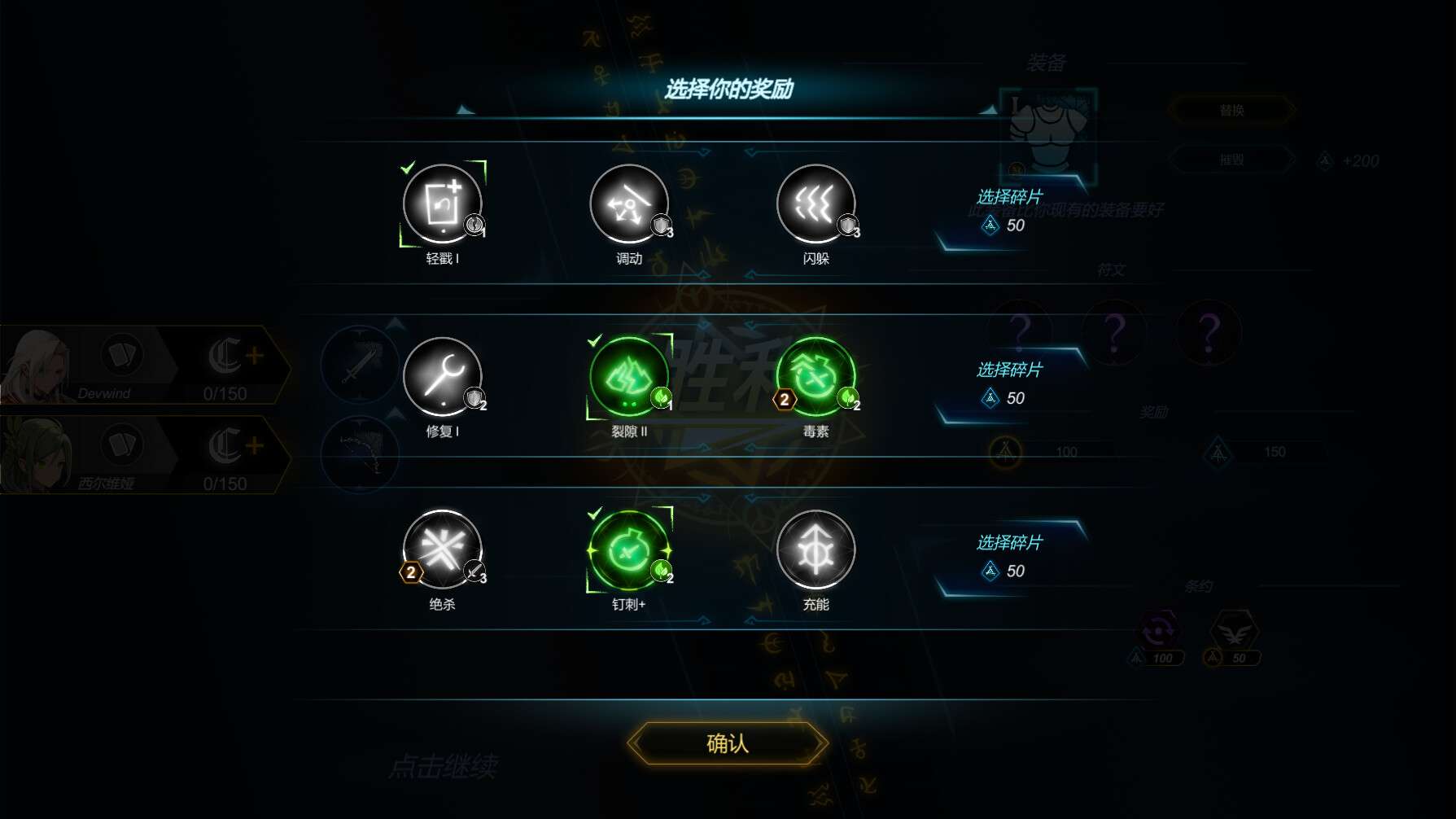Select the 修复 I wrench skill

pos(442,377)
